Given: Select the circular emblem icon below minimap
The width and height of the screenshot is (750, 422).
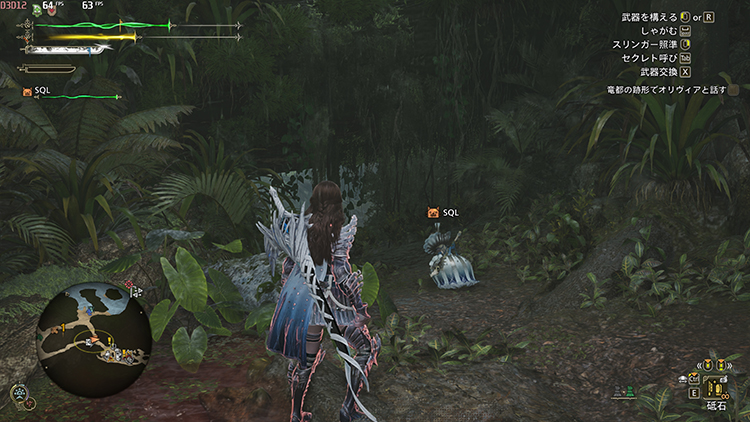Looking at the screenshot, I should tap(18, 393).
